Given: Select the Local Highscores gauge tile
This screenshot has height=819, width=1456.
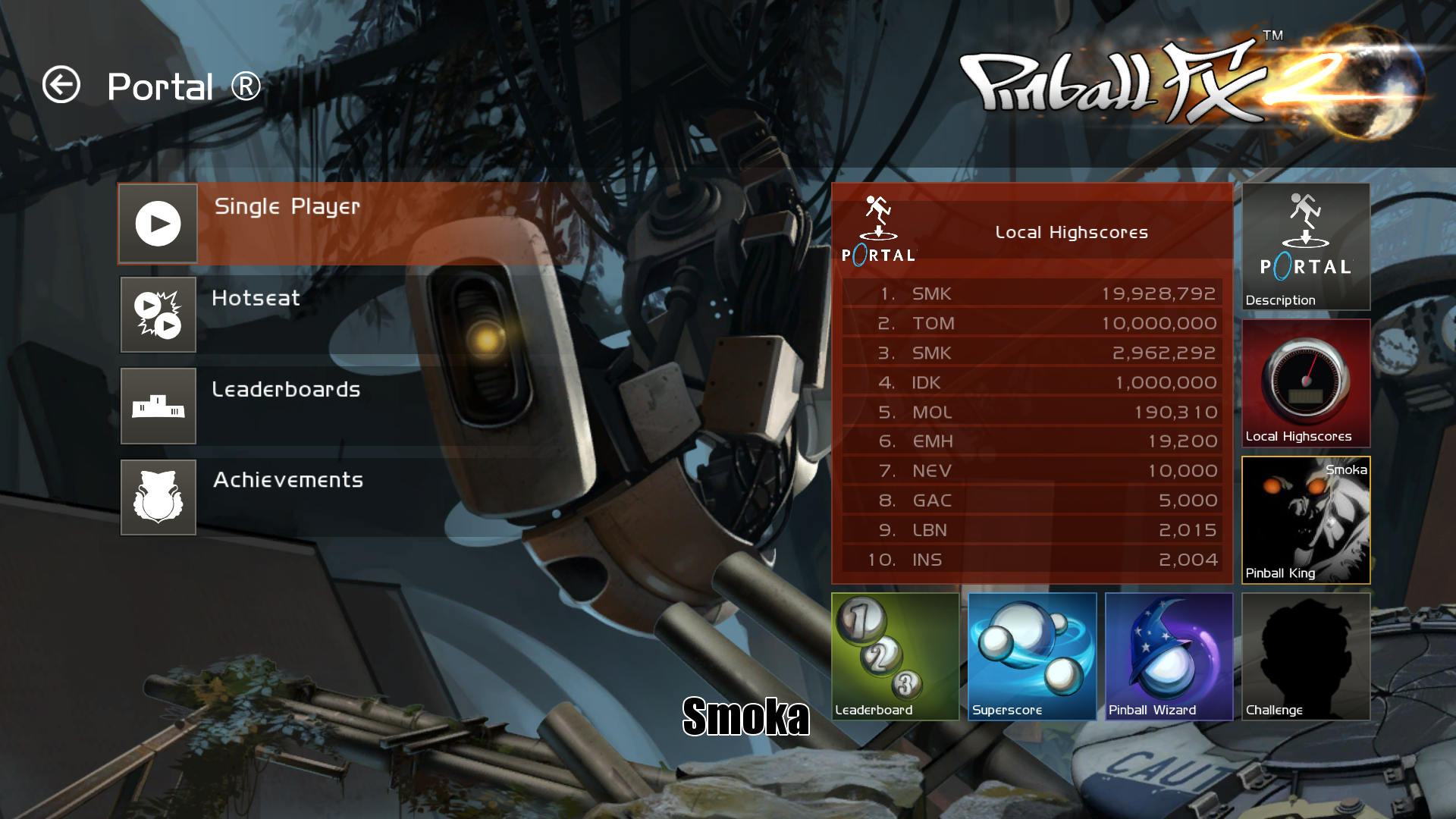Looking at the screenshot, I should click(1306, 383).
